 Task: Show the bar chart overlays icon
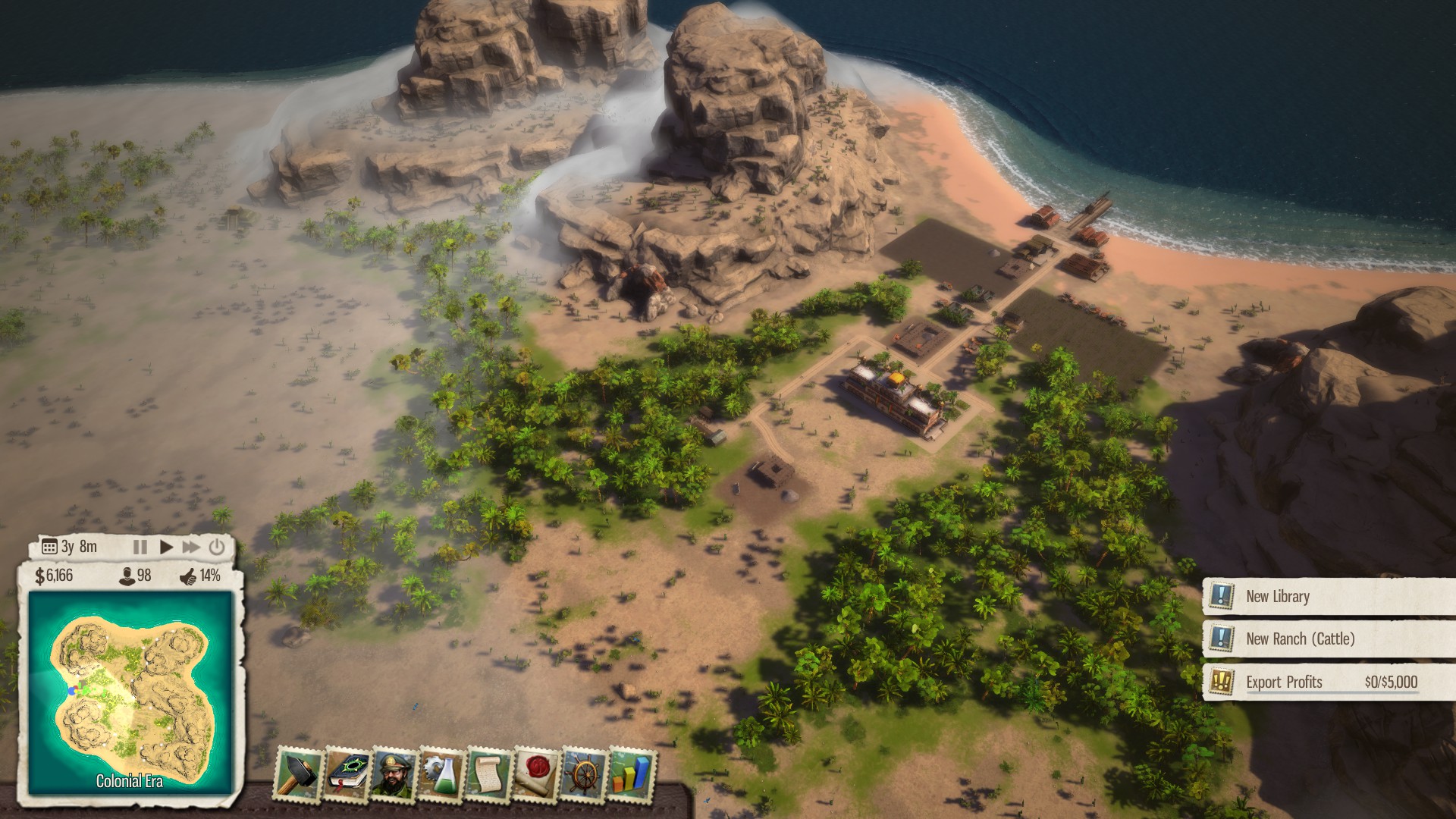[631, 773]
